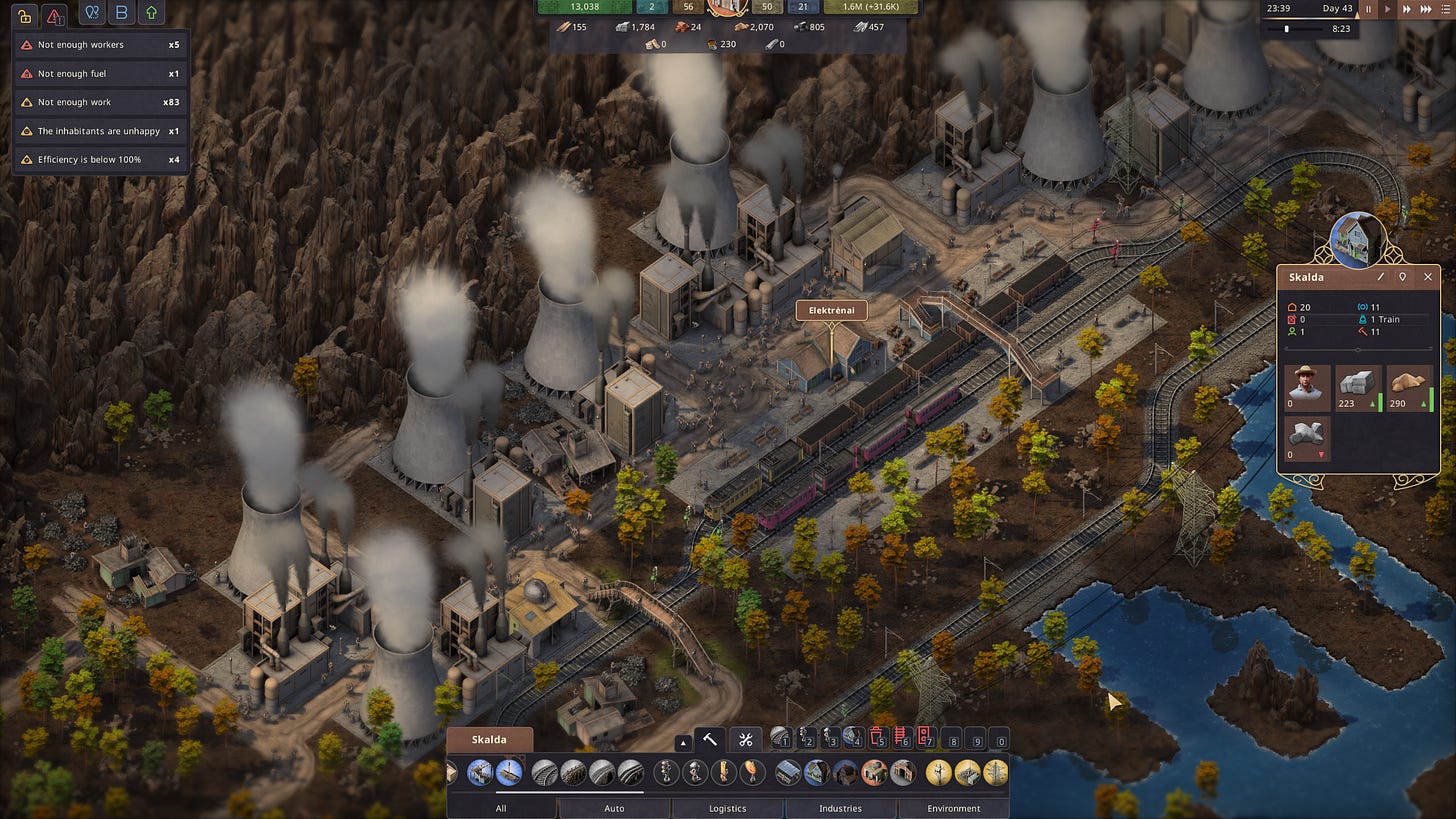
Task: Select the stone blocks resource slot
Action: tap(1358, 388)
